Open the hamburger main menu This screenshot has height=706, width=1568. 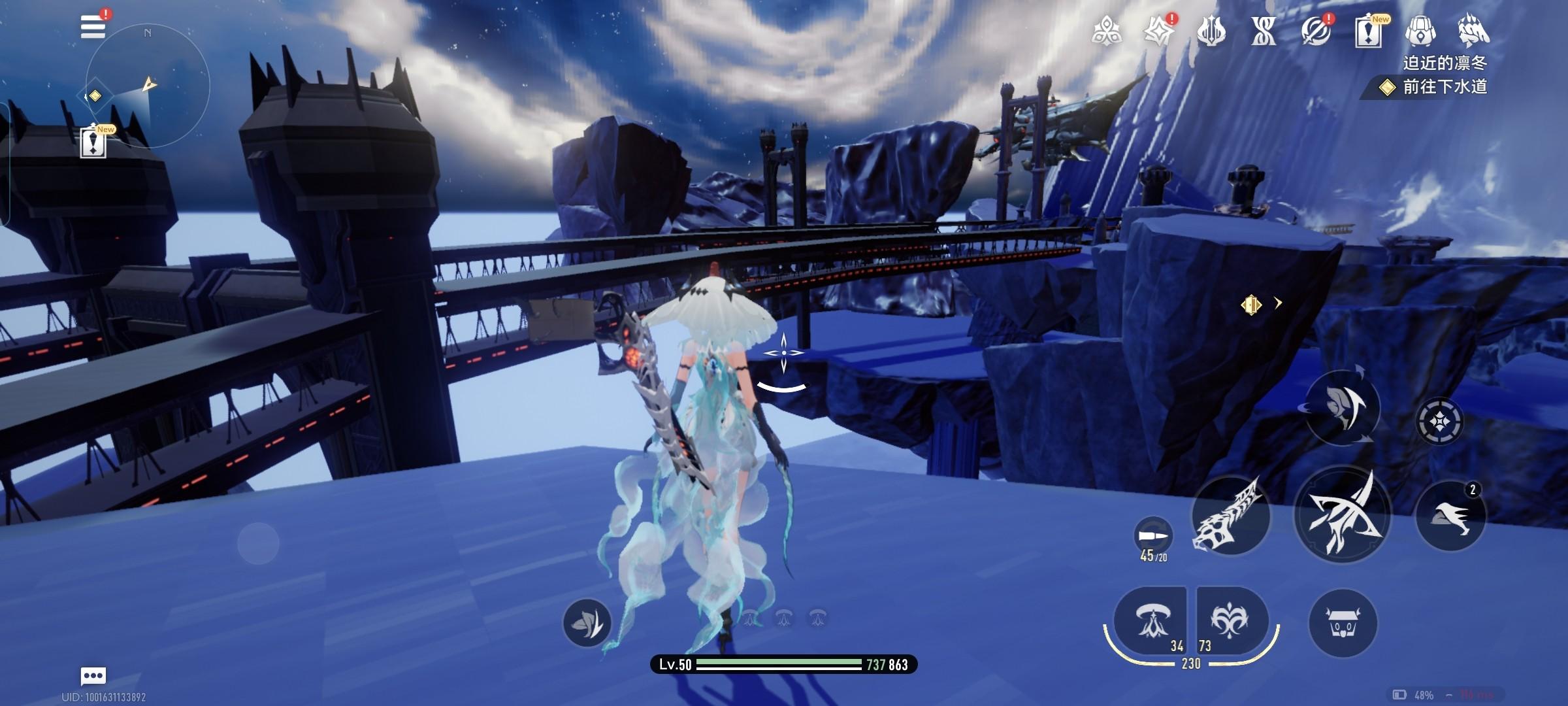(93, 27)
